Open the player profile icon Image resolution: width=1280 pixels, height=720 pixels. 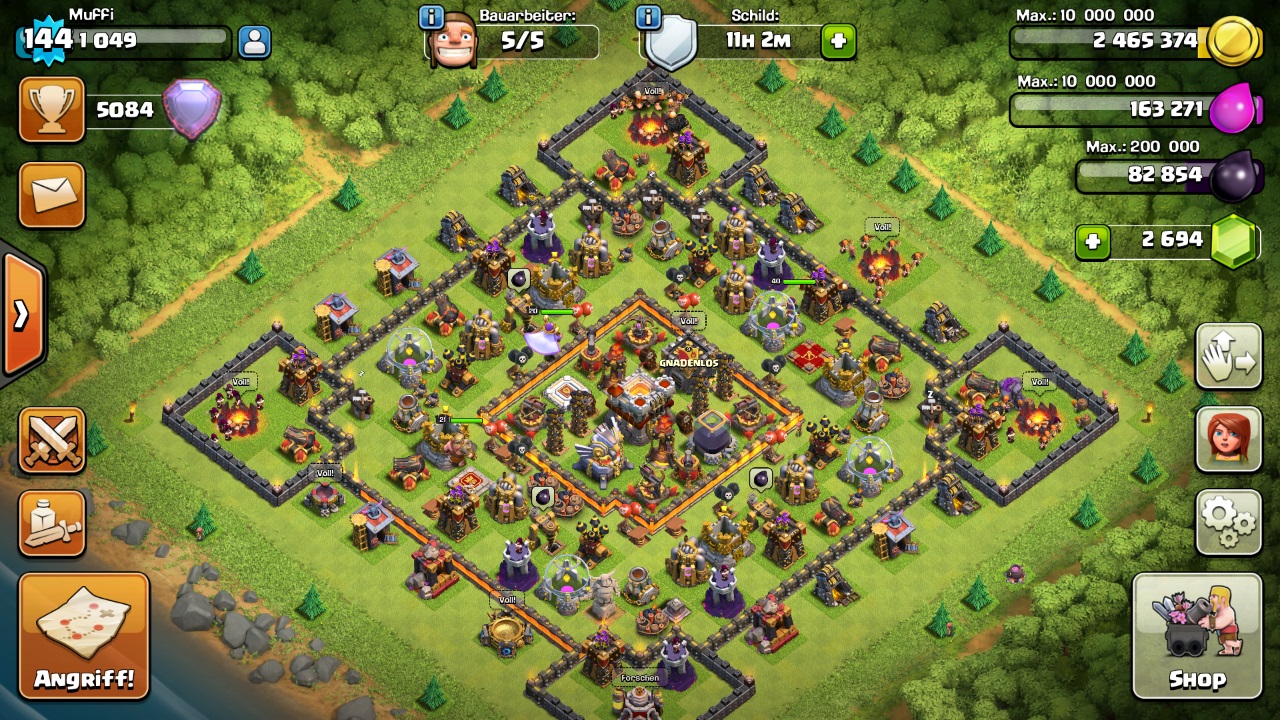point(255,42)
